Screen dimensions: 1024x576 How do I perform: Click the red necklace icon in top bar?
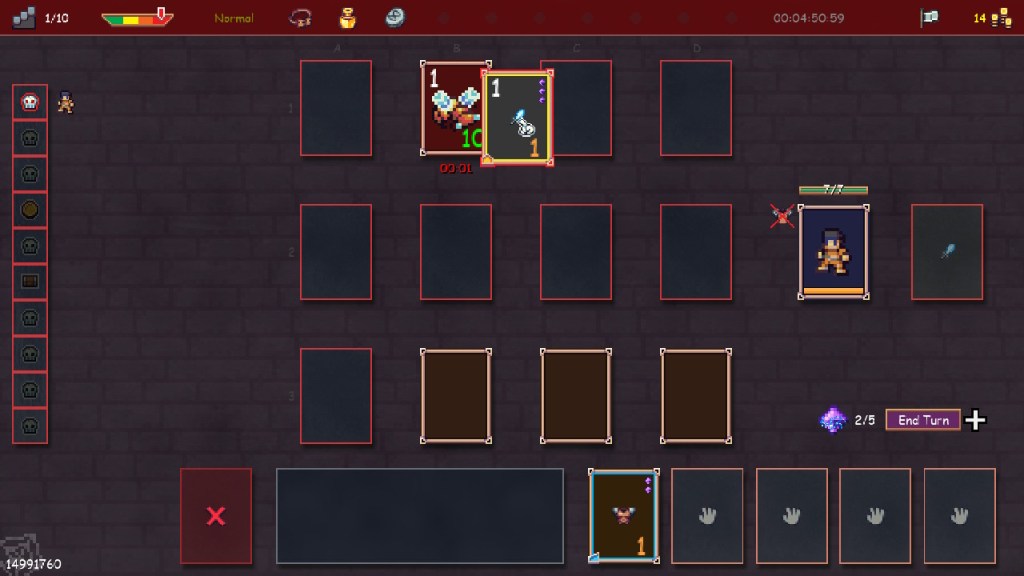point(299,18)
